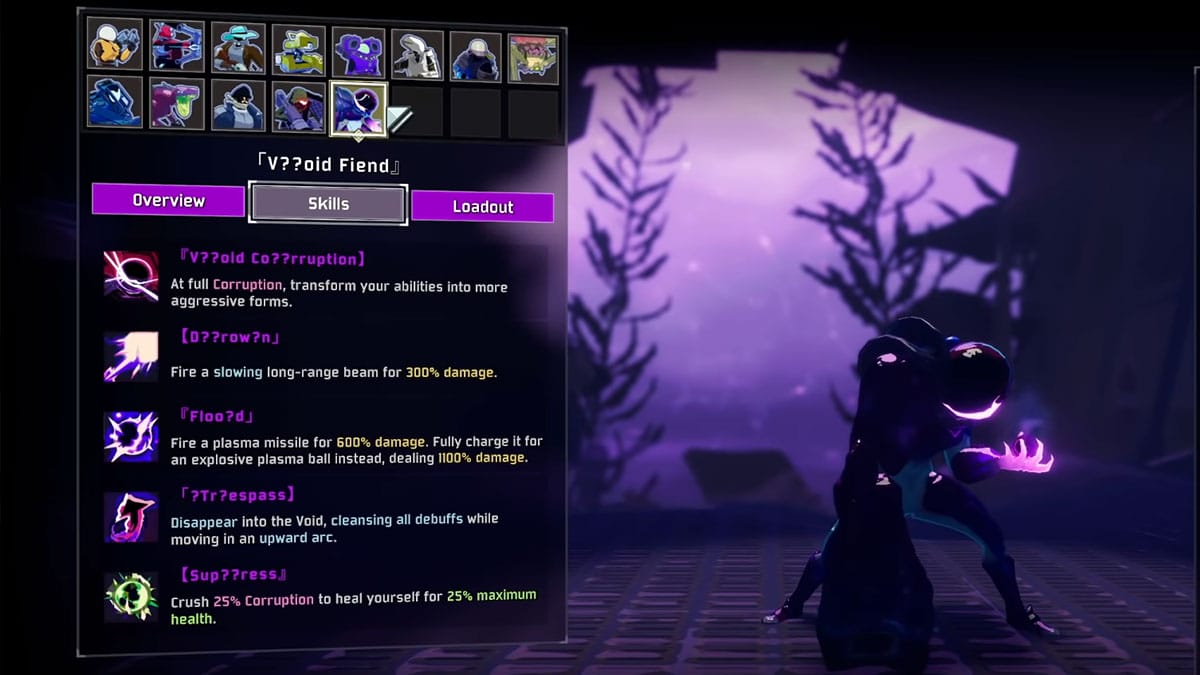This screenshot has height=675, width=1200.
Task: Select the blue Loader portrait
Action: pos(113,102)
